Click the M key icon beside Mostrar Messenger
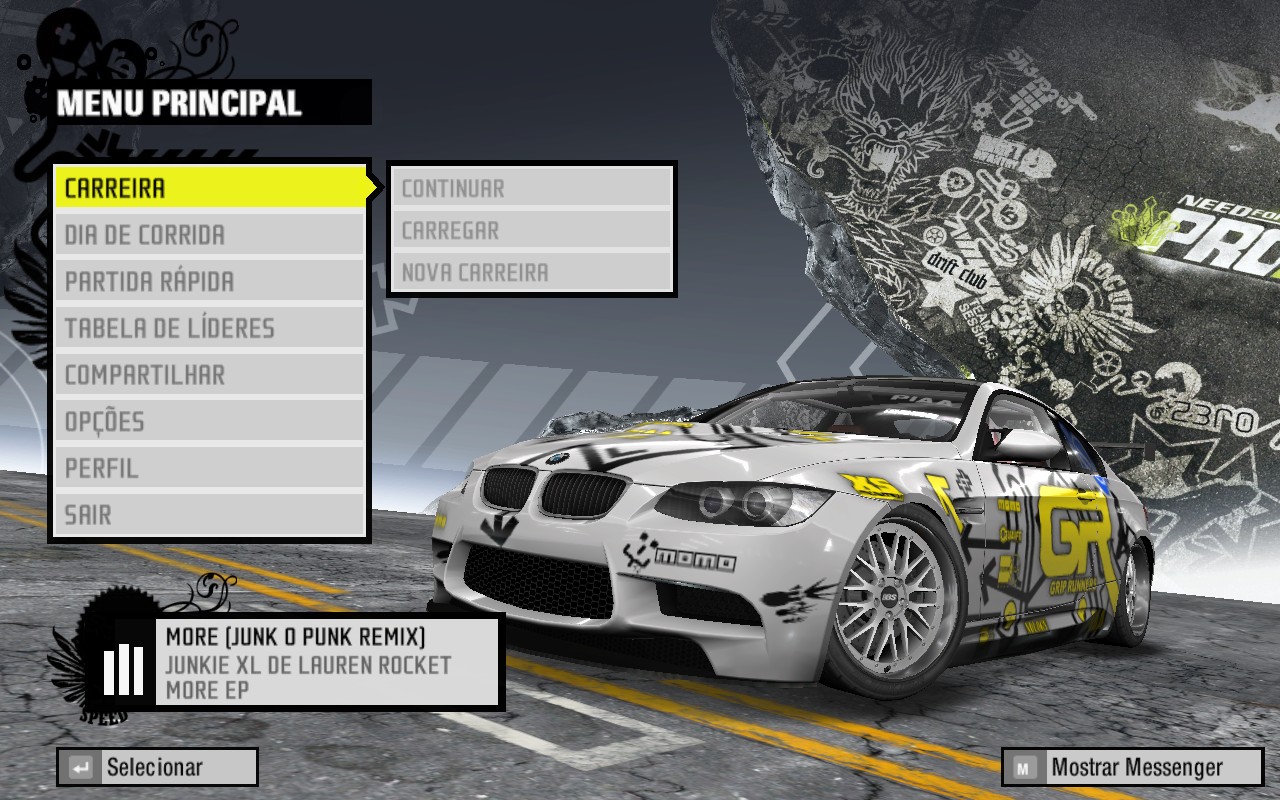 pyautogui.click(x=1022, y=766)
